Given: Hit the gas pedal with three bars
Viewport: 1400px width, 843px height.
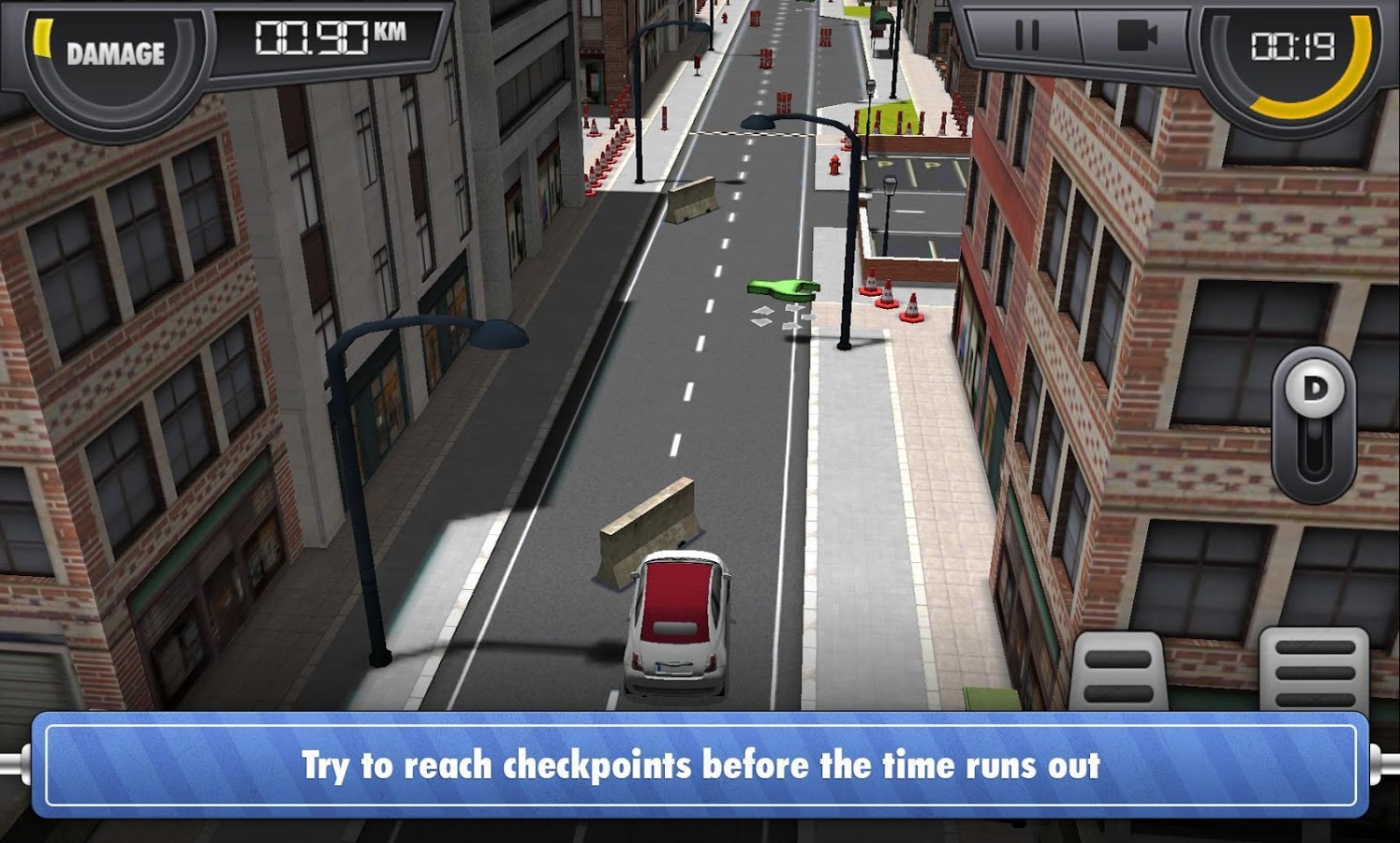Looking at the screenshot, I should [x=1313, y=671].
